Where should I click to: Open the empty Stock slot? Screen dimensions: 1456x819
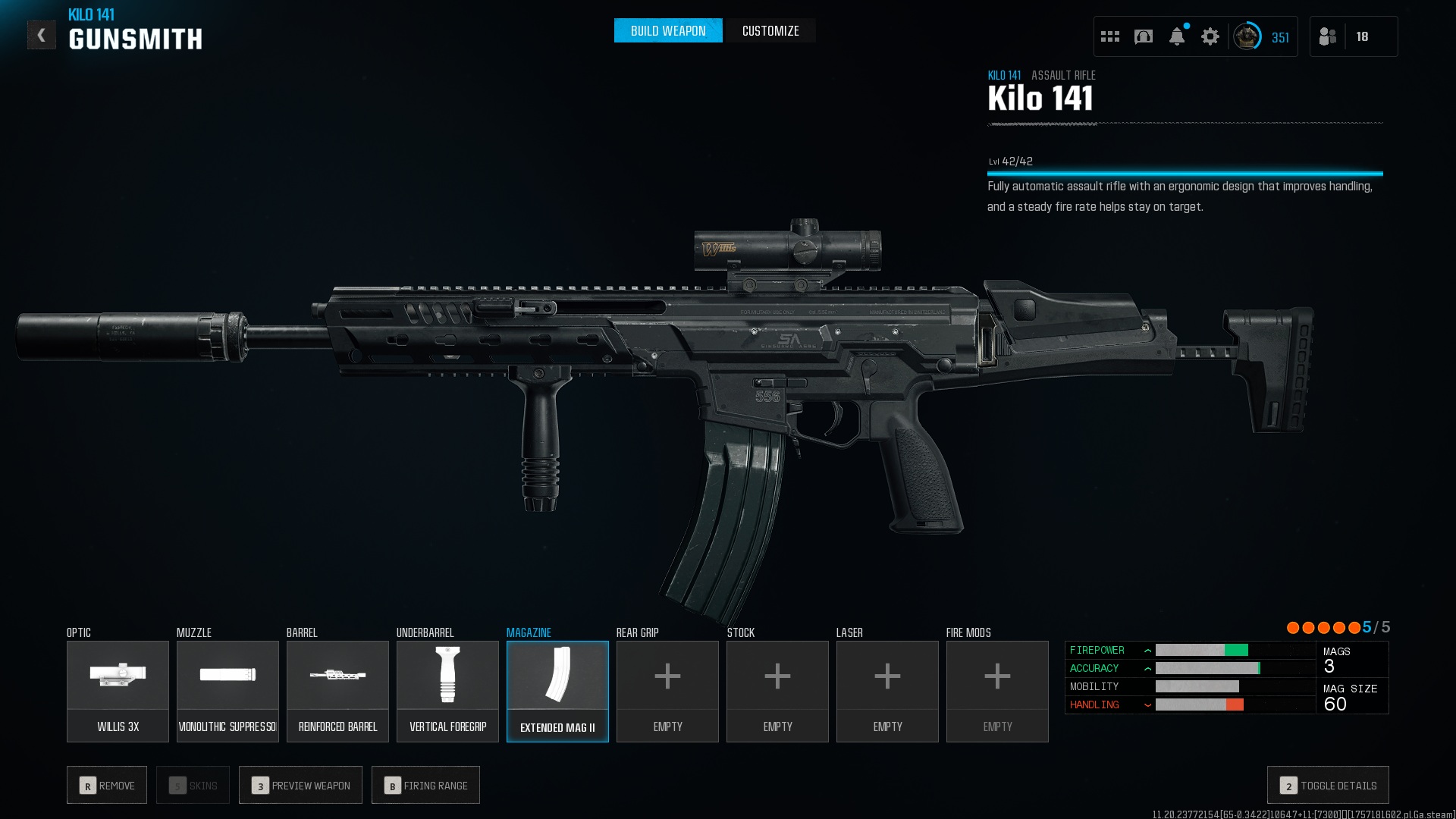pos(777,691)
